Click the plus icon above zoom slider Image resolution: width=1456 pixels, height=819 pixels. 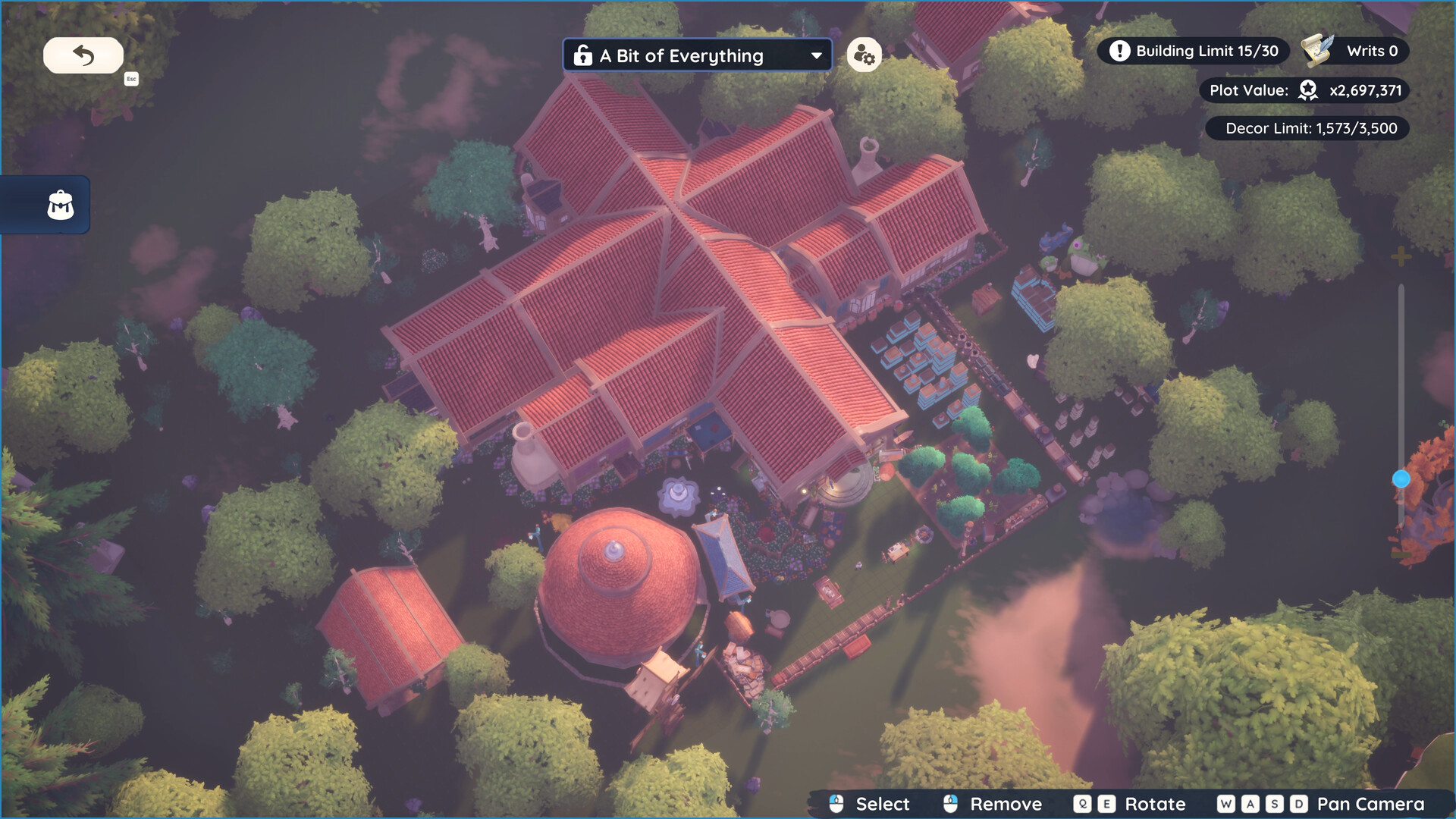point(1401,256)
